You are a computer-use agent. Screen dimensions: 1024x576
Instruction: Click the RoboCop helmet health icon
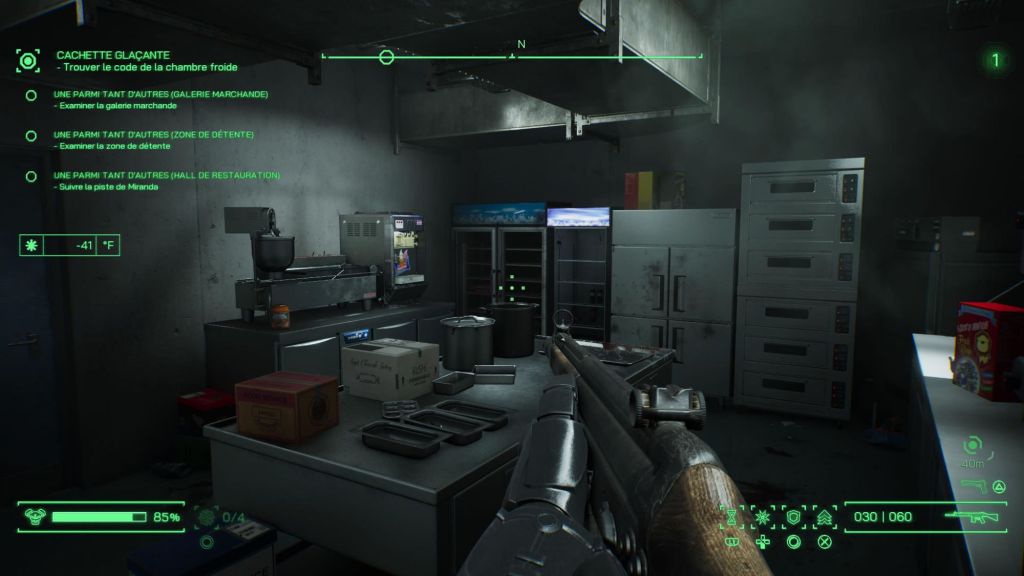34,517
